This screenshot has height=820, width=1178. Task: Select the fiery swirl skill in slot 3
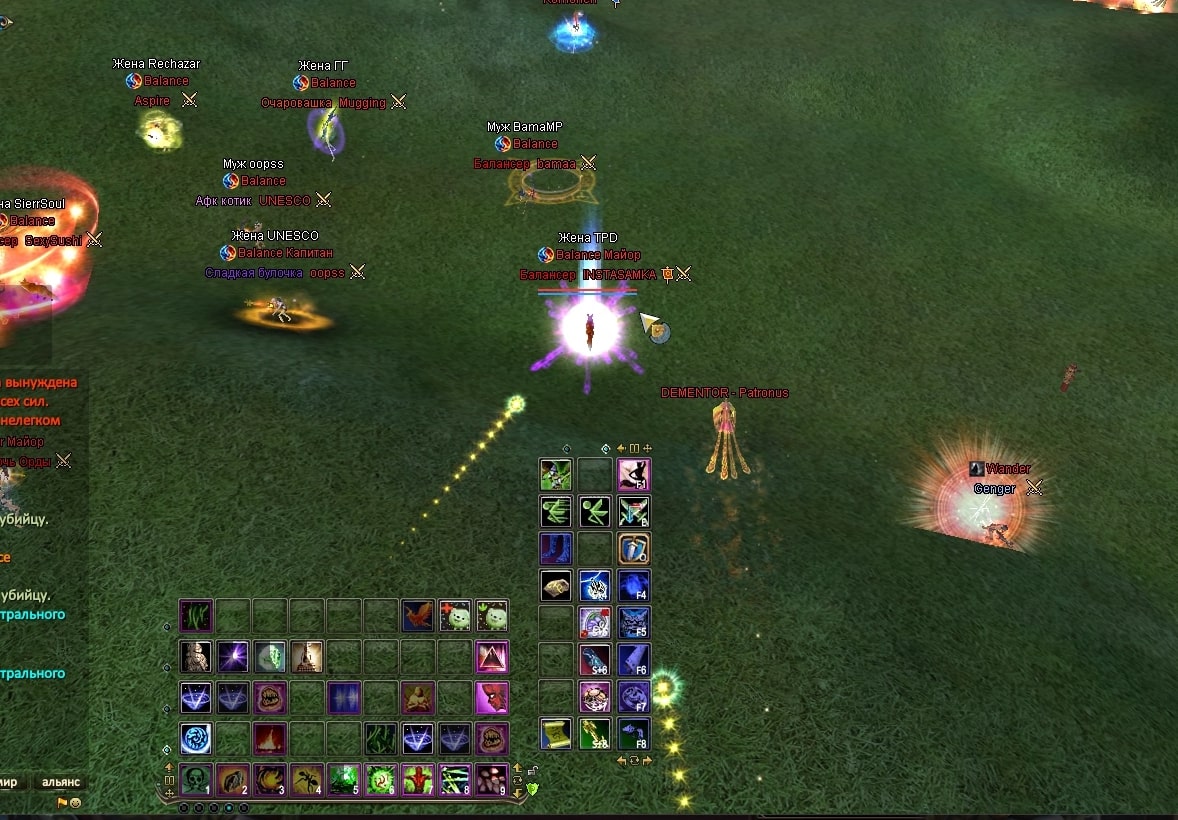coord(269,778)
